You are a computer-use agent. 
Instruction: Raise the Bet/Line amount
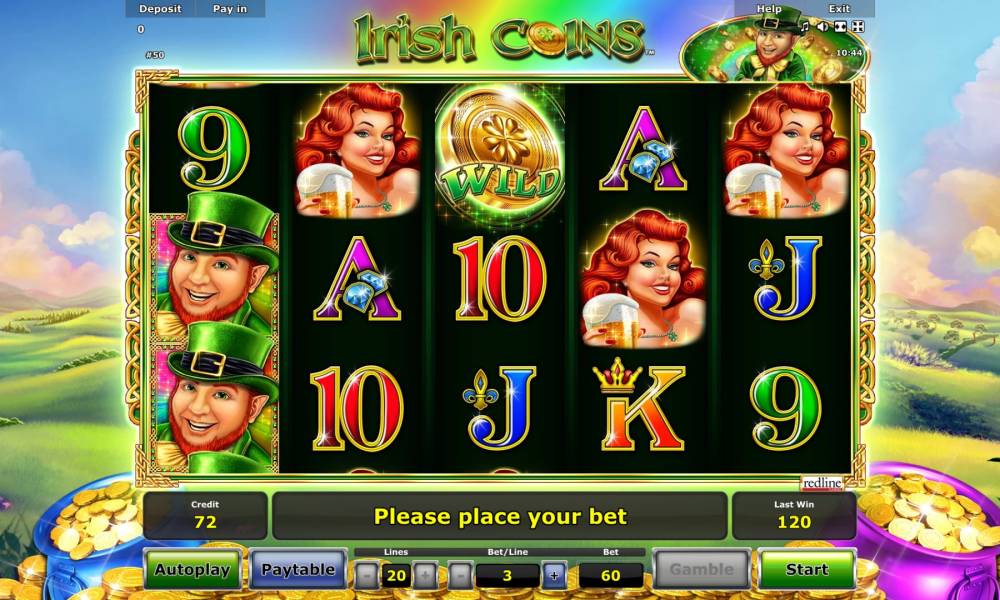point(553,575)
